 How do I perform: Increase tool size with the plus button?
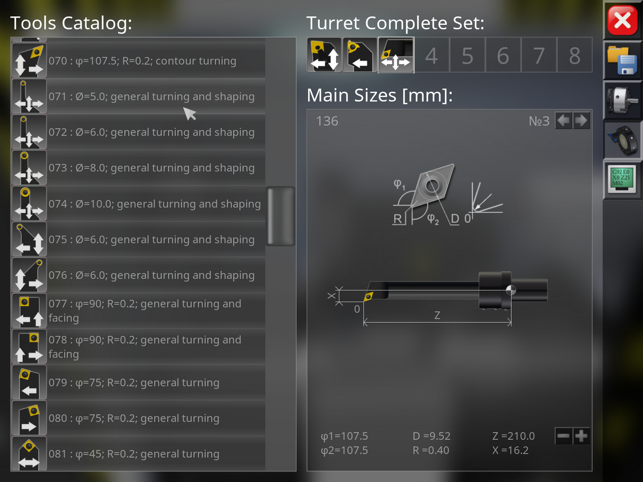pos(581,436)
